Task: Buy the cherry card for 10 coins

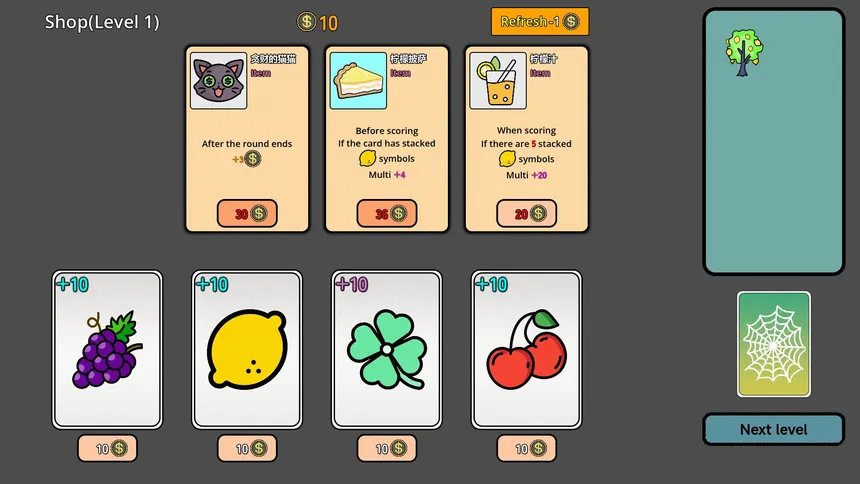Action: pyautogui.click(x=527, y=449)
